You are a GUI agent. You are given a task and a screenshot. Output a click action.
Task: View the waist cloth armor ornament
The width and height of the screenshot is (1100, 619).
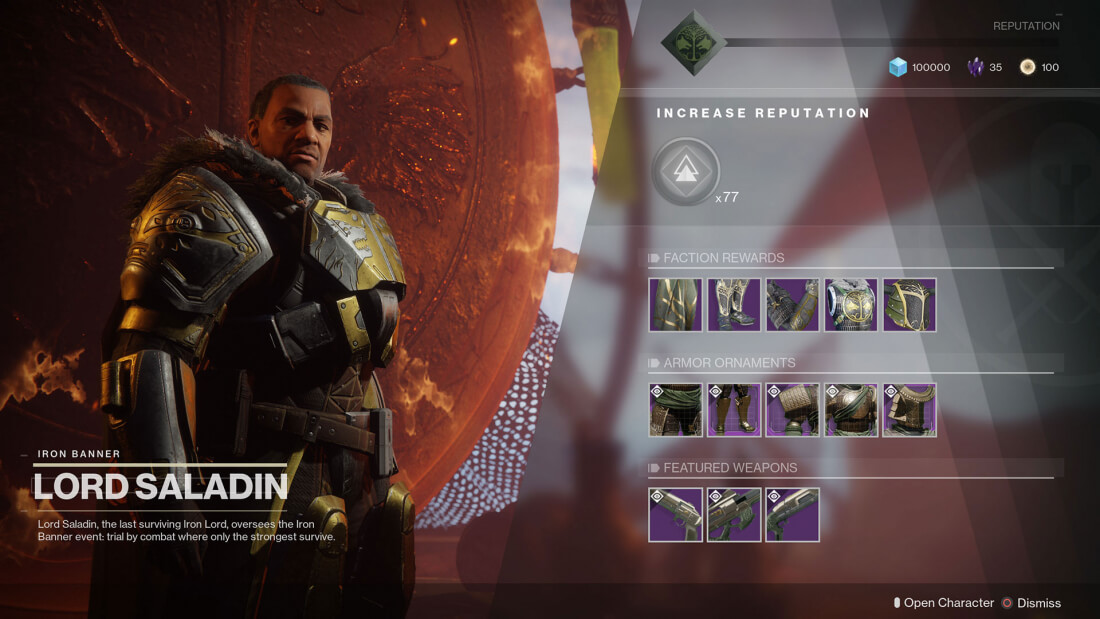coord(675,410)
